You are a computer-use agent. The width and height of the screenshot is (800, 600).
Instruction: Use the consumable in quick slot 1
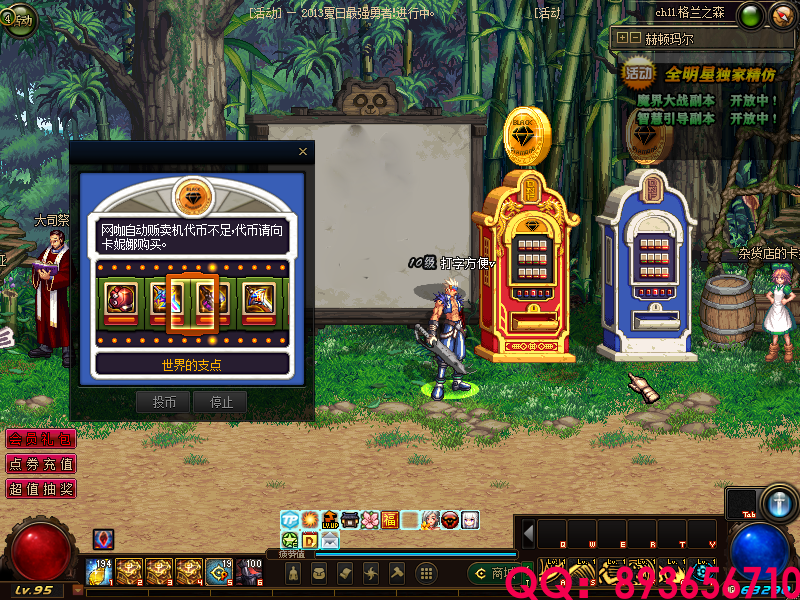click(x=100, y=571)
